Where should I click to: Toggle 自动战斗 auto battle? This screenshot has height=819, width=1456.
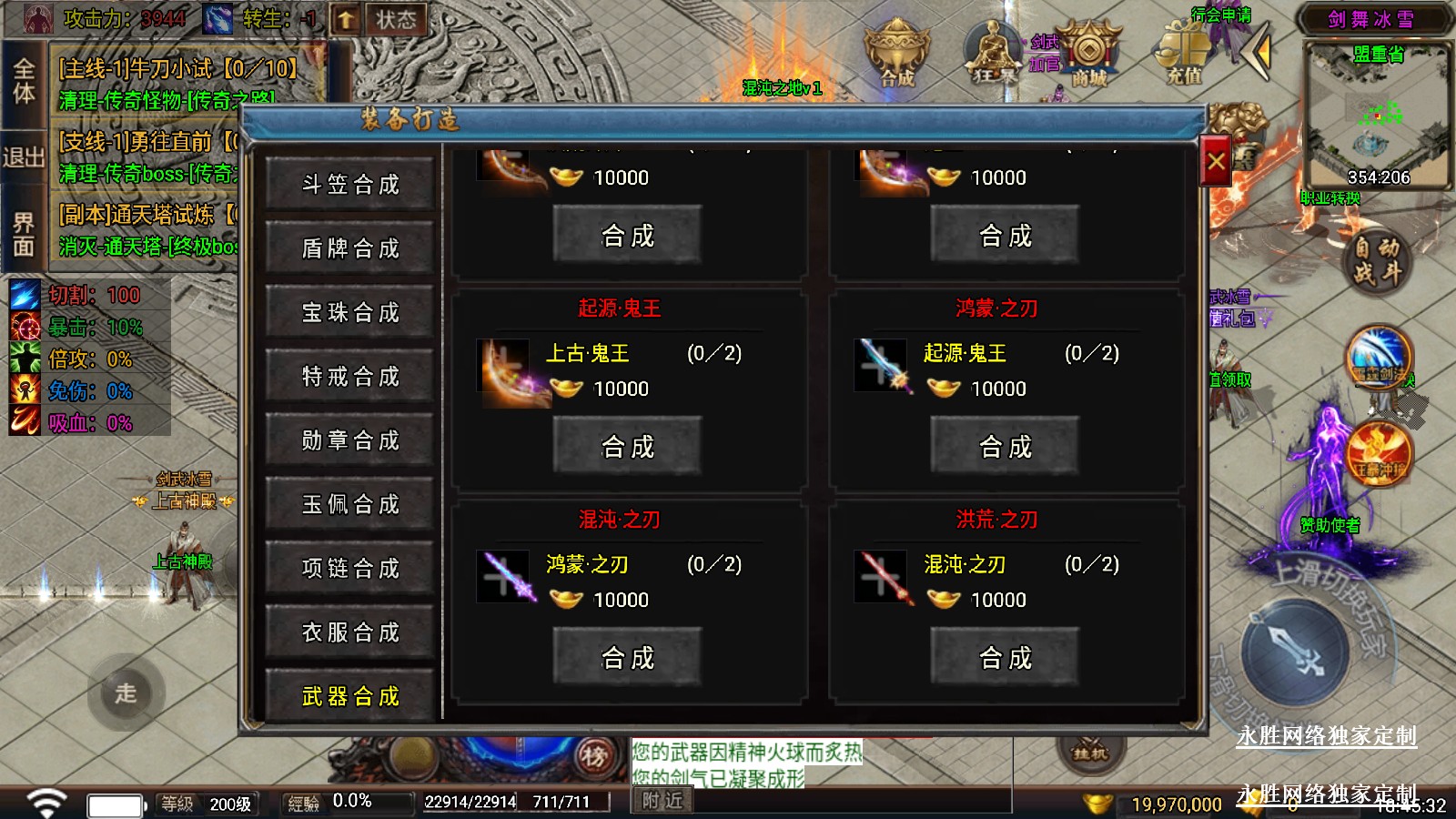pos(1376,260)
